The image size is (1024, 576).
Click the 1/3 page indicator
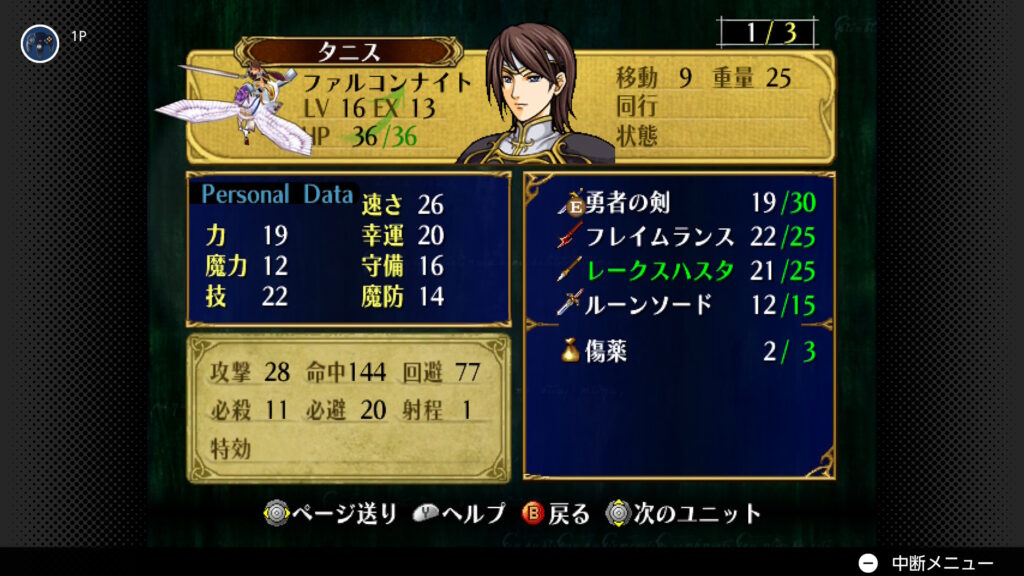(768, 32)
